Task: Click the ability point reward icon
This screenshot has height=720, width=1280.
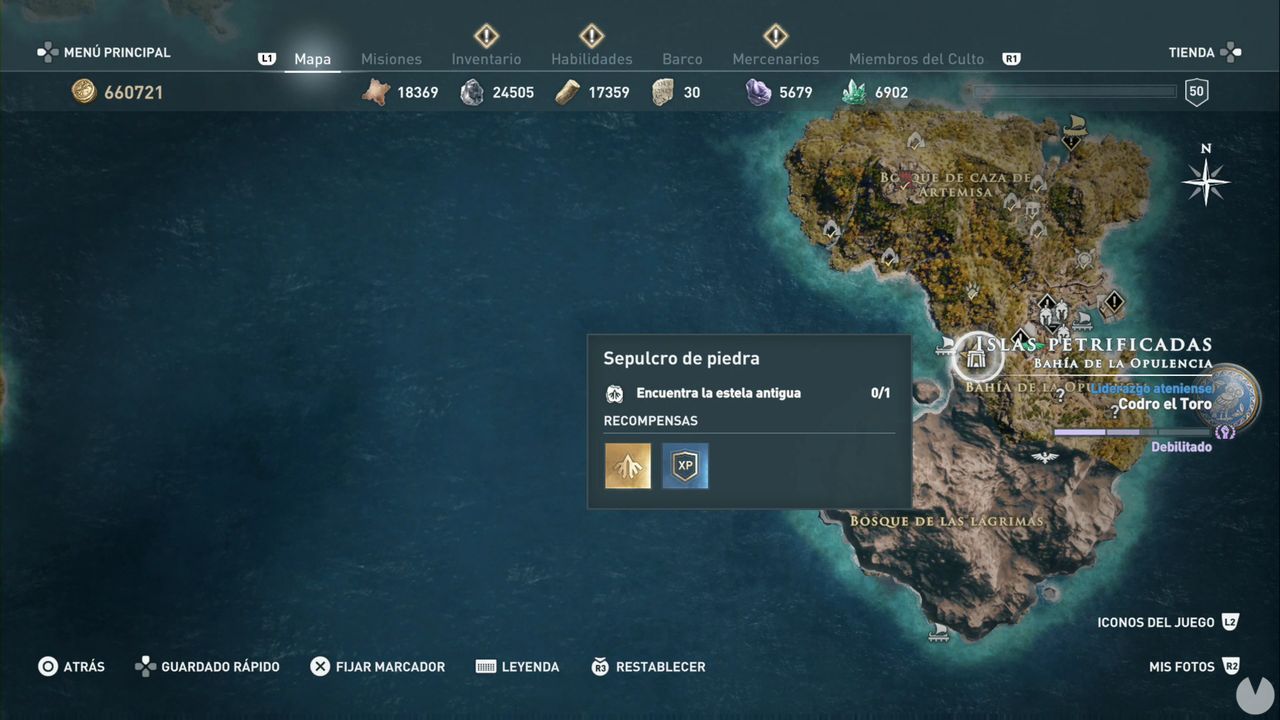Action: point(627,465)
